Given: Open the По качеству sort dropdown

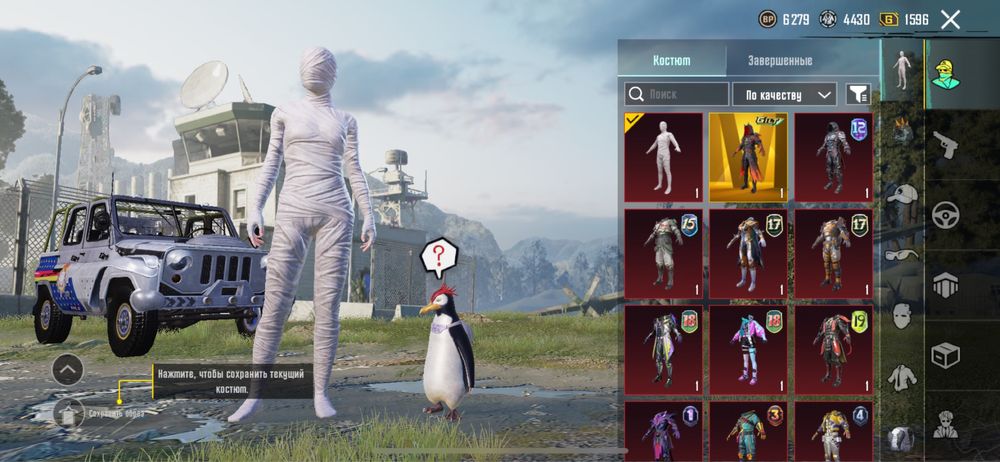Looking at the screenshot, I should (x=784, y=95).
